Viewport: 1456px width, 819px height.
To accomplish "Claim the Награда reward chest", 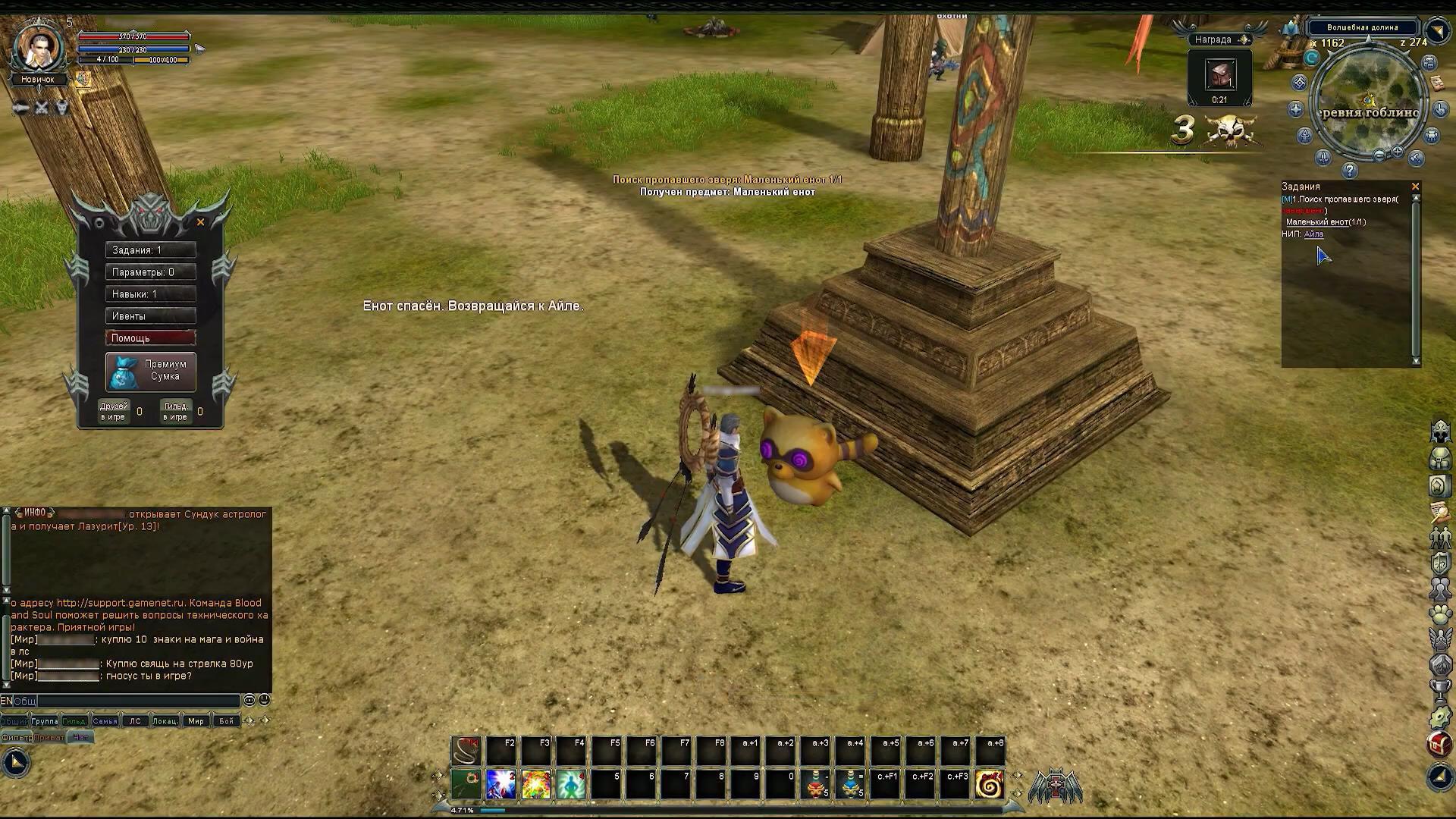I will tap(1219, 76).
